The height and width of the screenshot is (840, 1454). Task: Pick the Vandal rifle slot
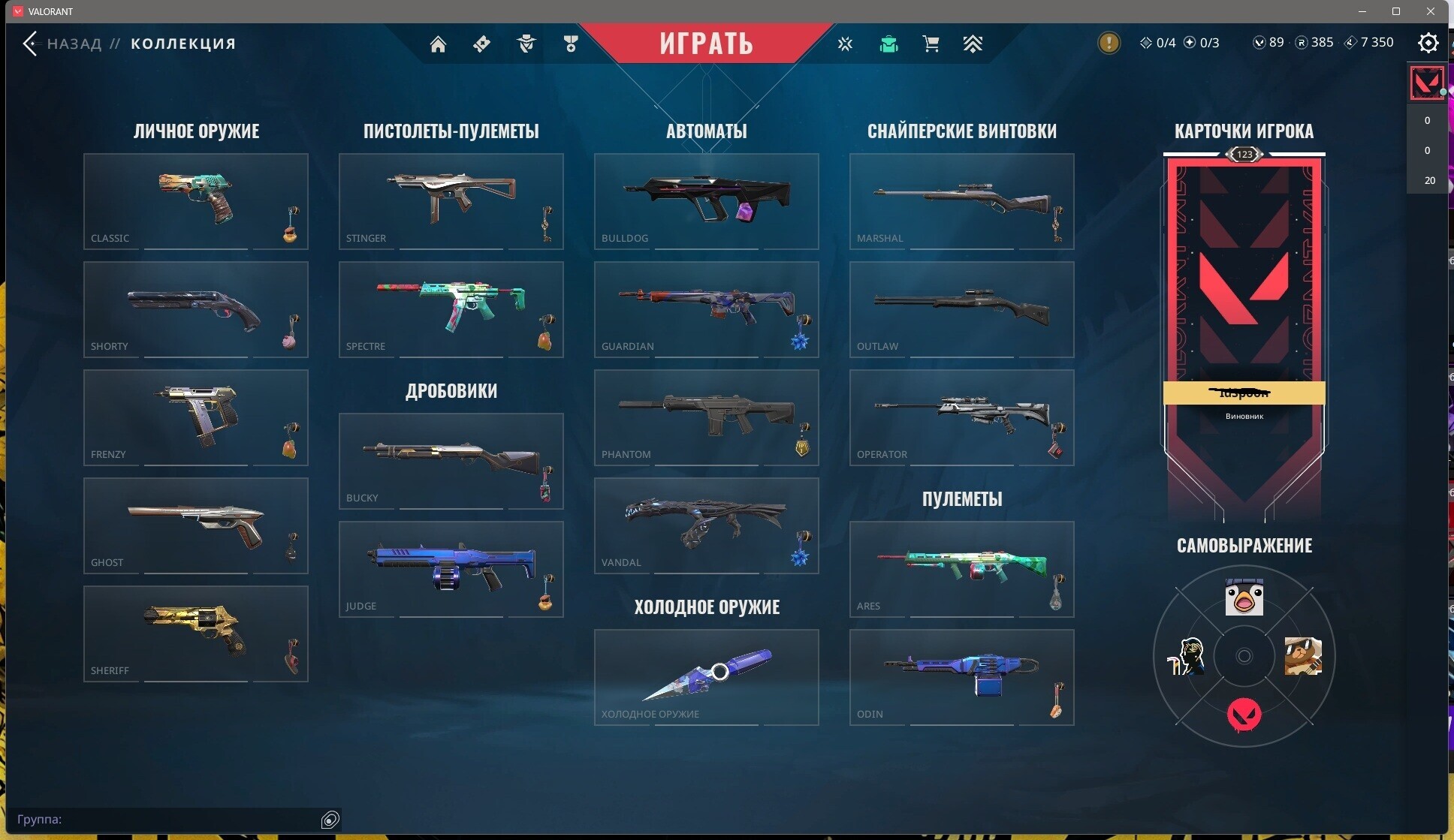pos(706,525)
